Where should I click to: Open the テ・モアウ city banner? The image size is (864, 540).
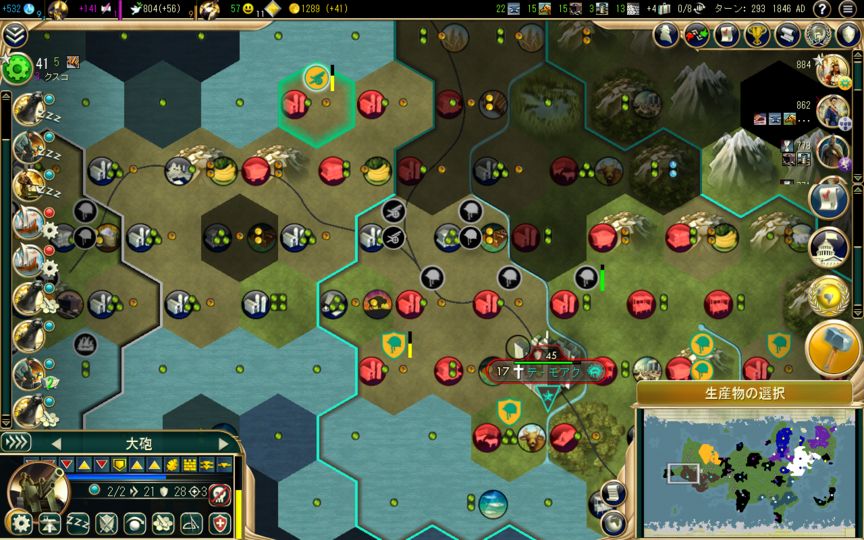tap(545, 372)
